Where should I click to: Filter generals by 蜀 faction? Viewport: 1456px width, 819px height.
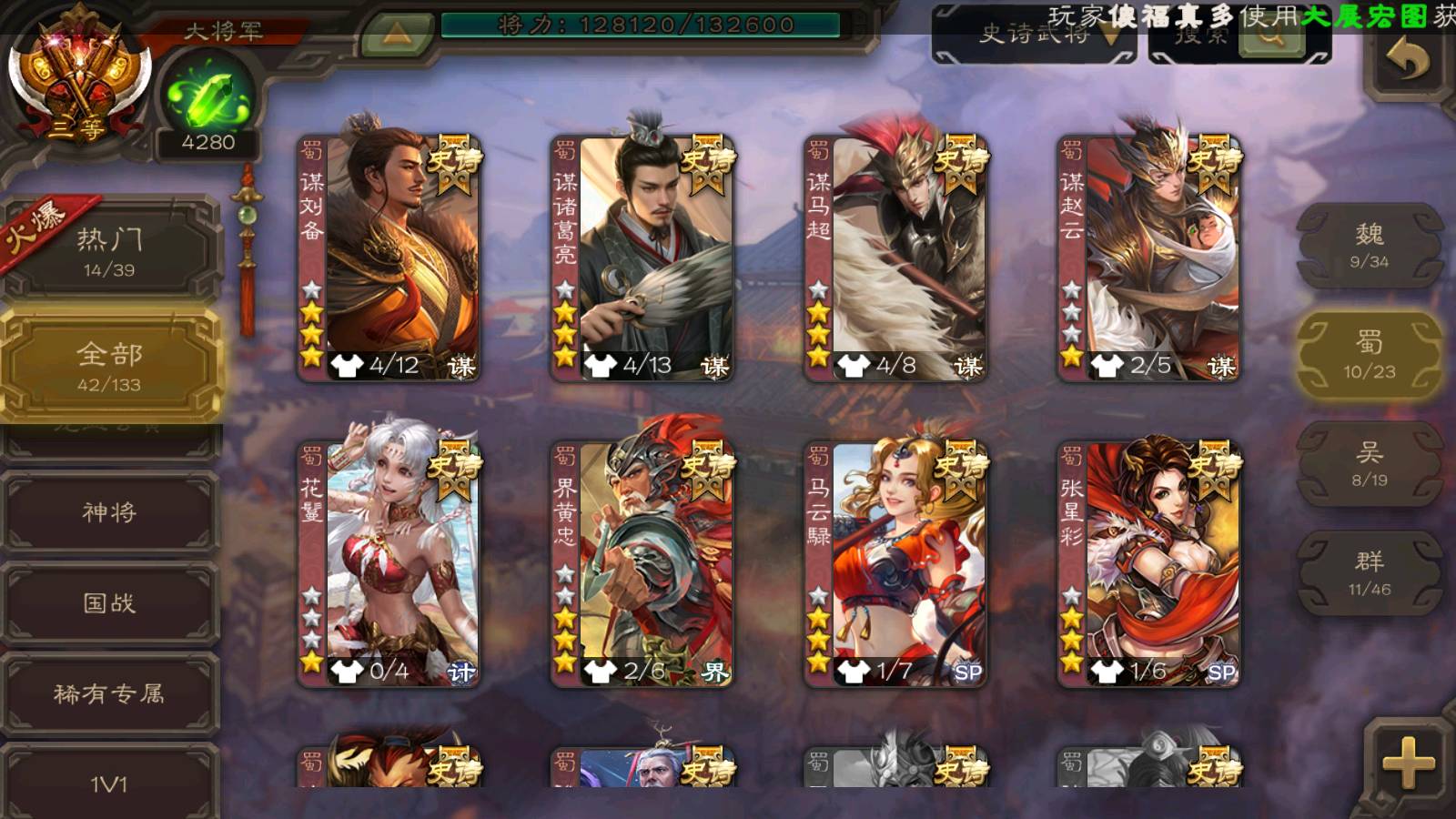1369,355
